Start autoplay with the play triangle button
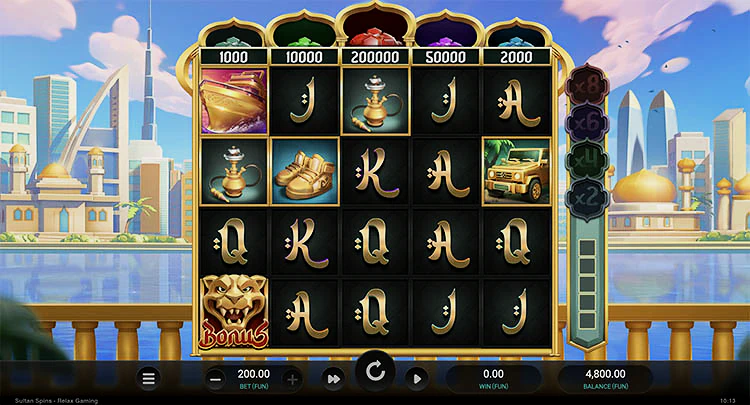The height and width of the screenshot is (405, 750). coord(417,378)
